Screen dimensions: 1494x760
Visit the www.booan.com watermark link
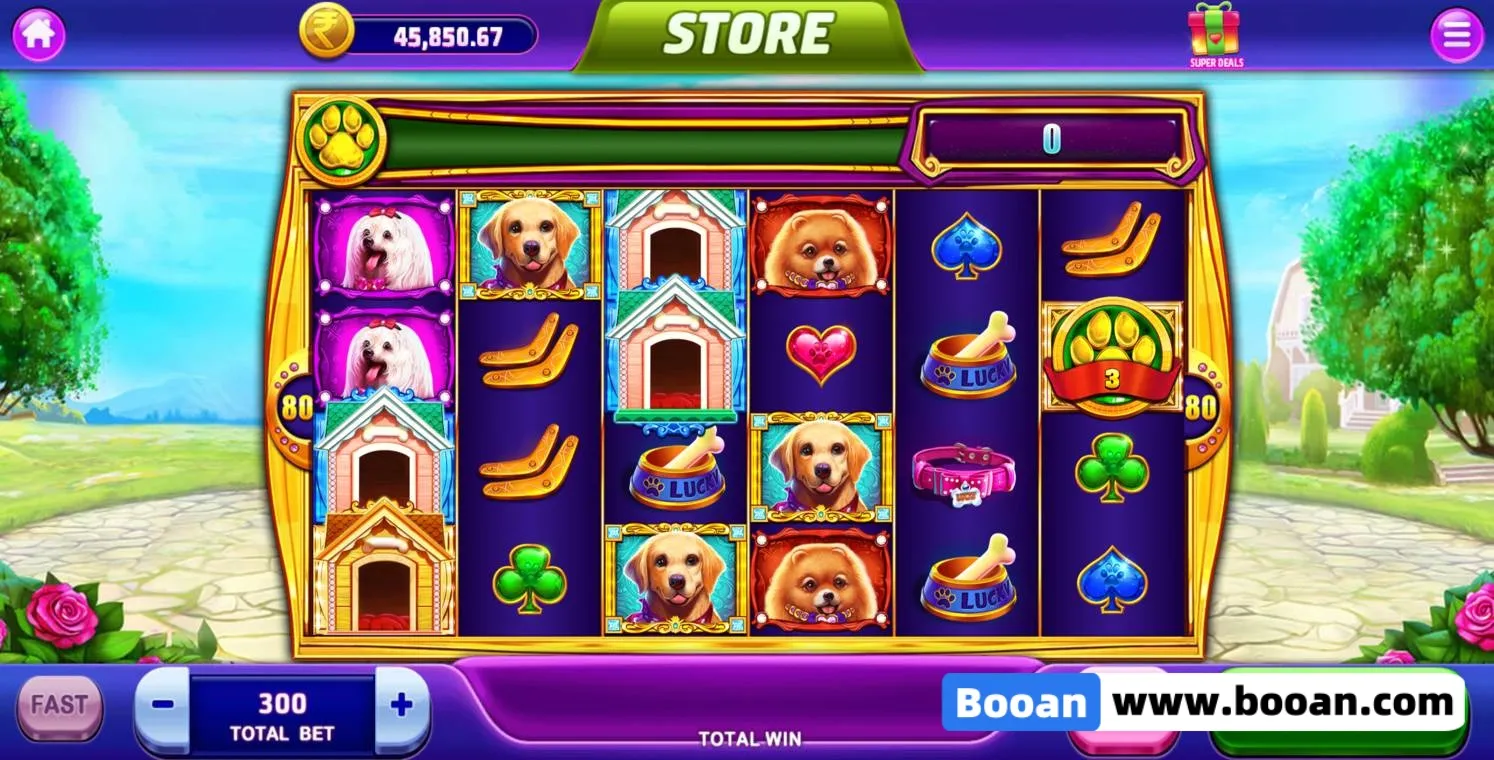[1283, 702]
